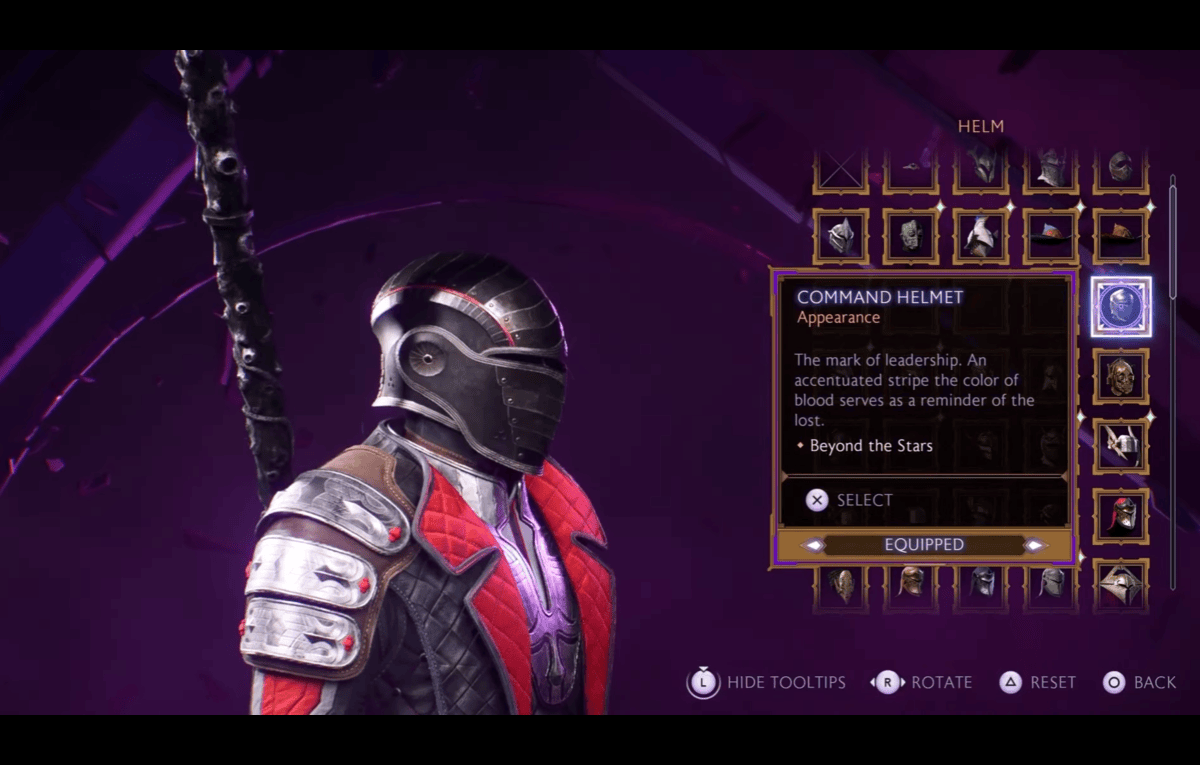Pick the bronze helmet in the bottom row

[x=910, y=583]
